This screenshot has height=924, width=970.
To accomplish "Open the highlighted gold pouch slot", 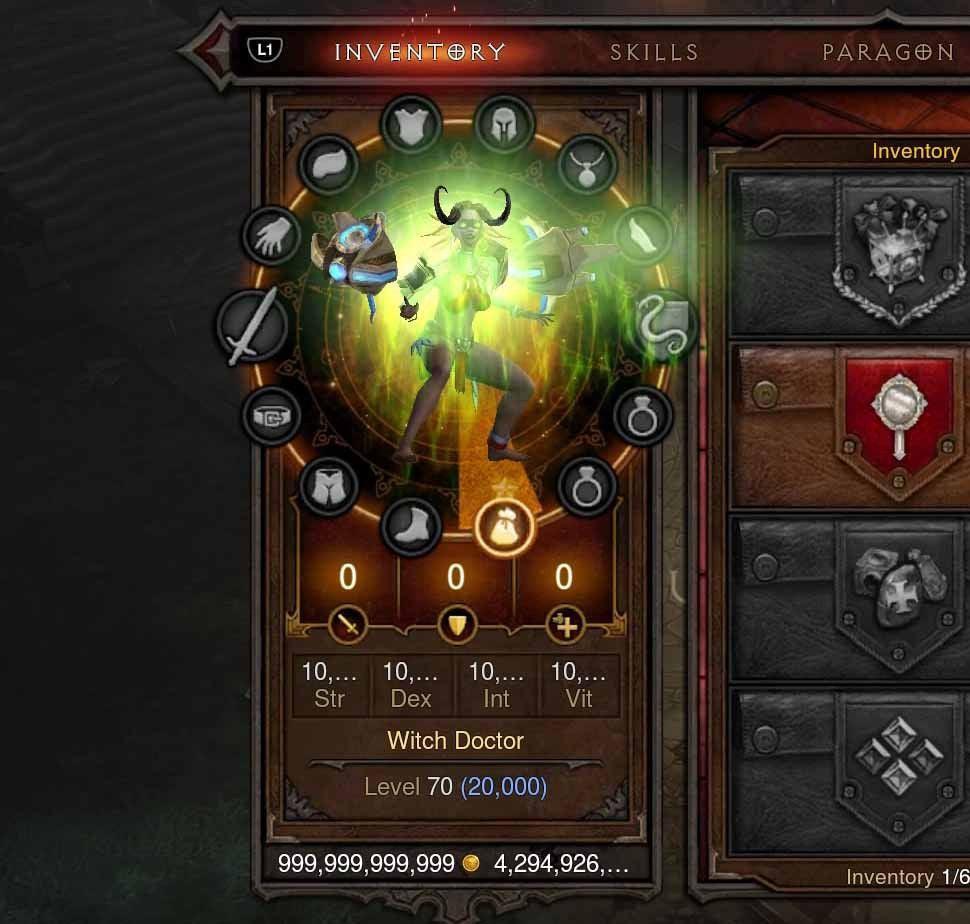I will [x=505, y=527].
